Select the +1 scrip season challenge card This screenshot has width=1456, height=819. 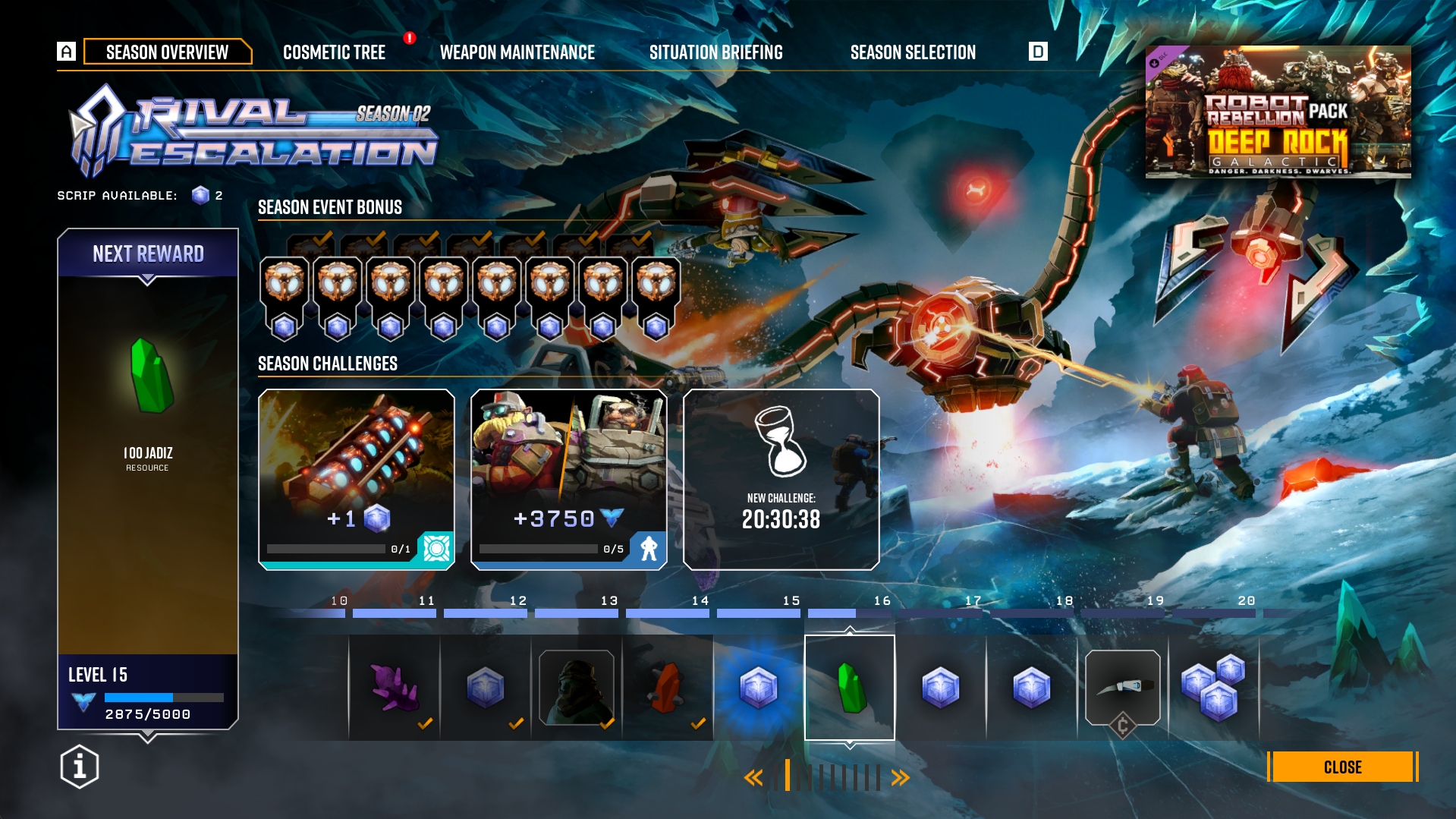pyautogui.click(x=357, y=479)
